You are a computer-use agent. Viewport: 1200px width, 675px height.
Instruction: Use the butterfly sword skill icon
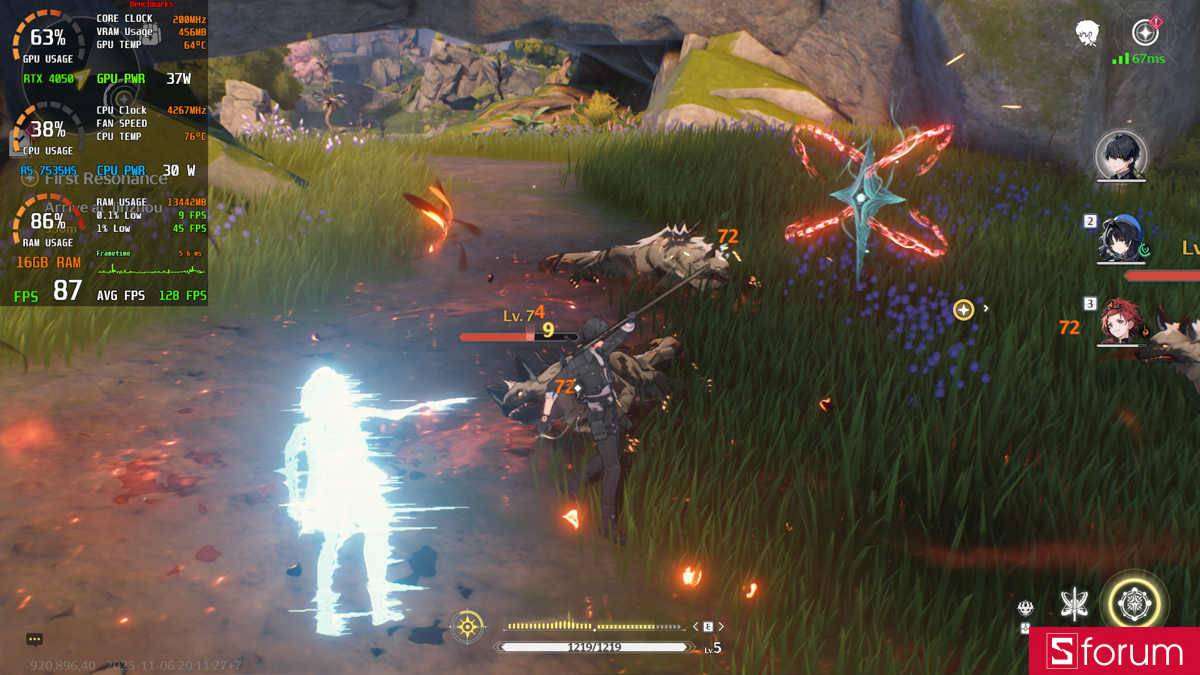(1075, 603)
